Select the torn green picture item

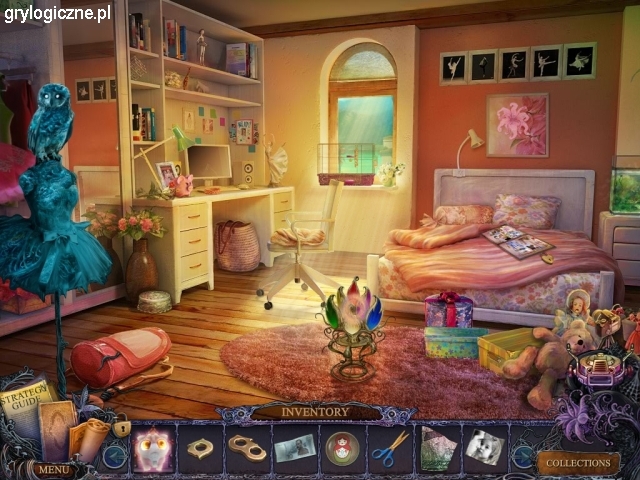pos(437,447)
